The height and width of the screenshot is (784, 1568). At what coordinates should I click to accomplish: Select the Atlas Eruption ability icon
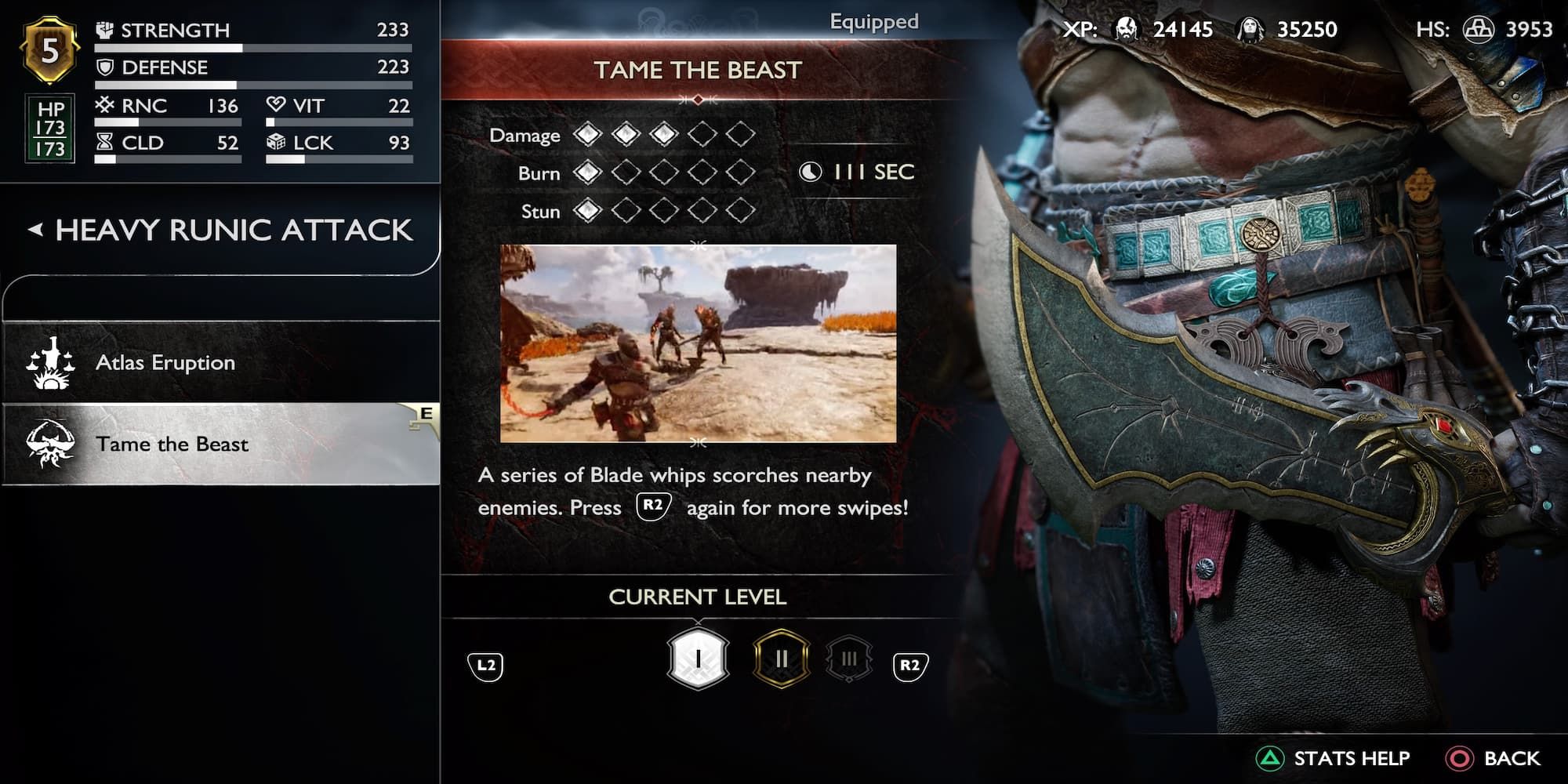(x=53, y=362)
